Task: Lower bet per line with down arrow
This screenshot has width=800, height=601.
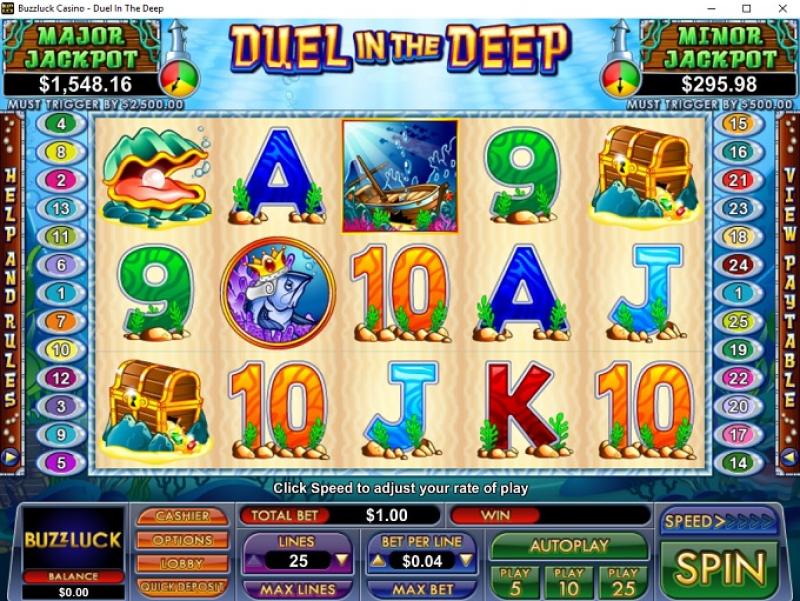Action: (x=465, y=561)
